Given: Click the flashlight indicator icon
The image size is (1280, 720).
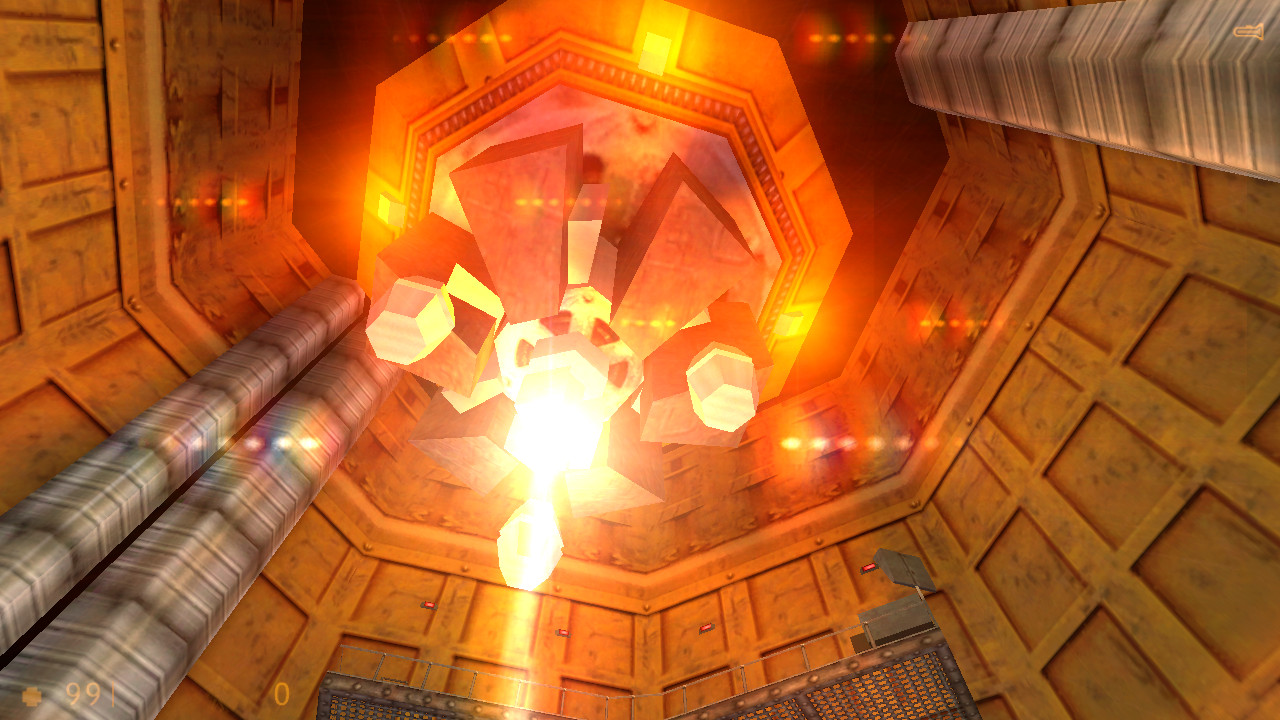Looking at the screenshot, I should click(x=1250, y=30).
